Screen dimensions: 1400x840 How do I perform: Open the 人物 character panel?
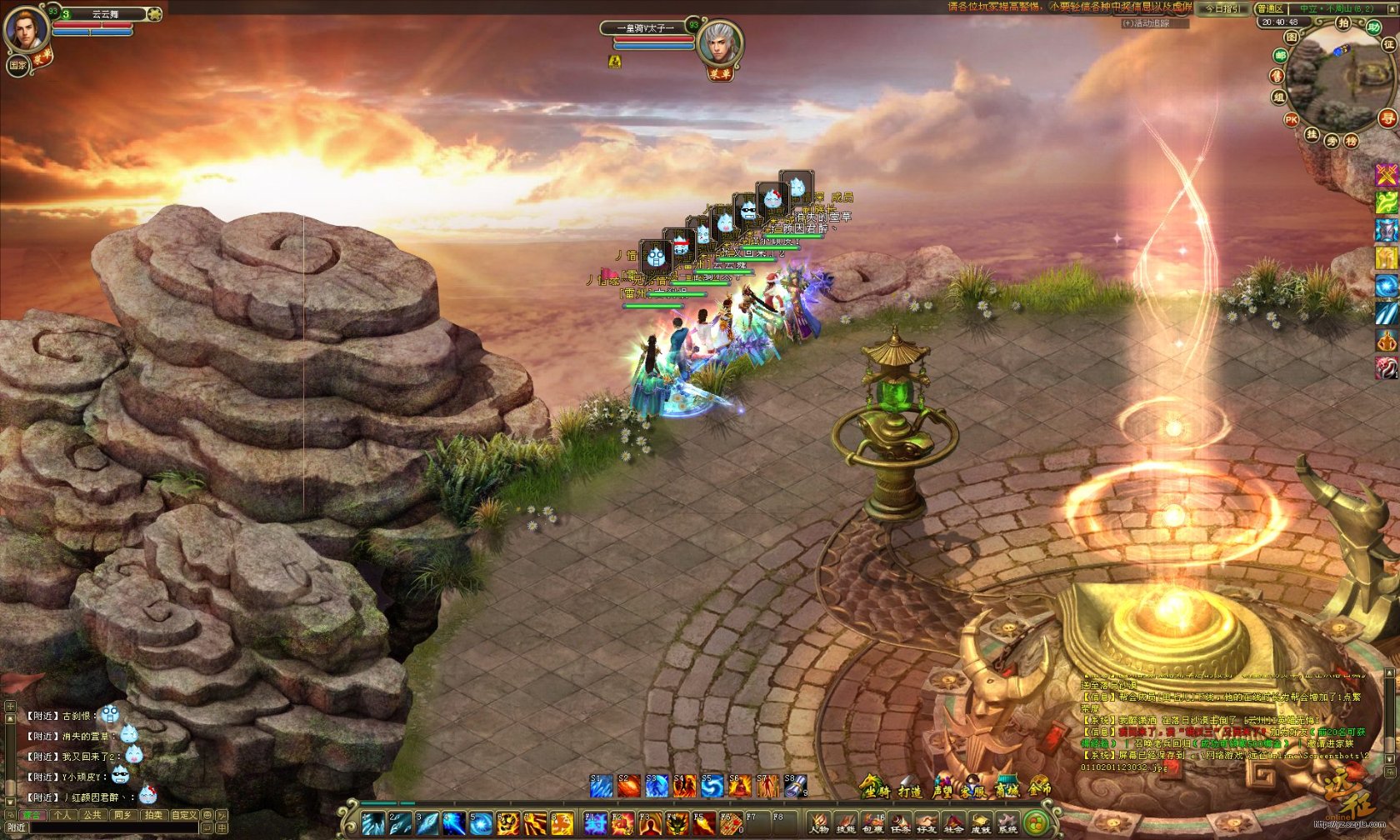(x=818, y=824)
